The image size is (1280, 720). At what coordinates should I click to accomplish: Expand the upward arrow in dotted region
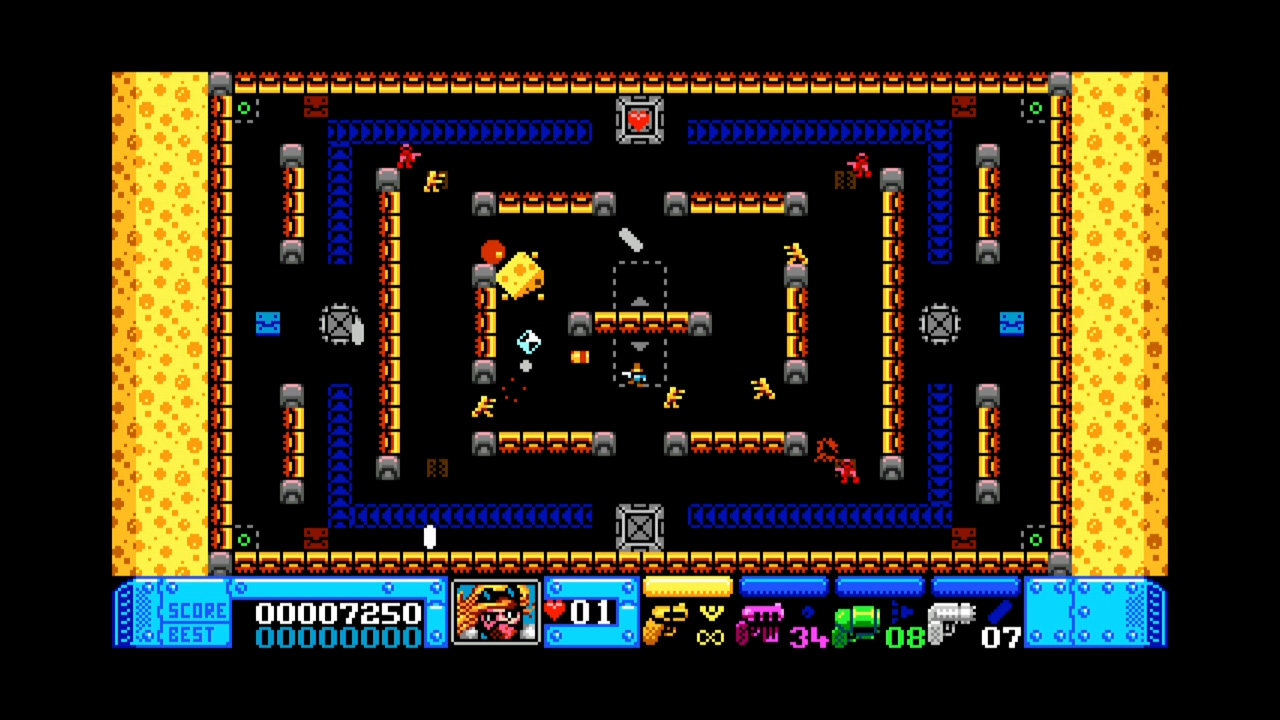pos(640,301)
